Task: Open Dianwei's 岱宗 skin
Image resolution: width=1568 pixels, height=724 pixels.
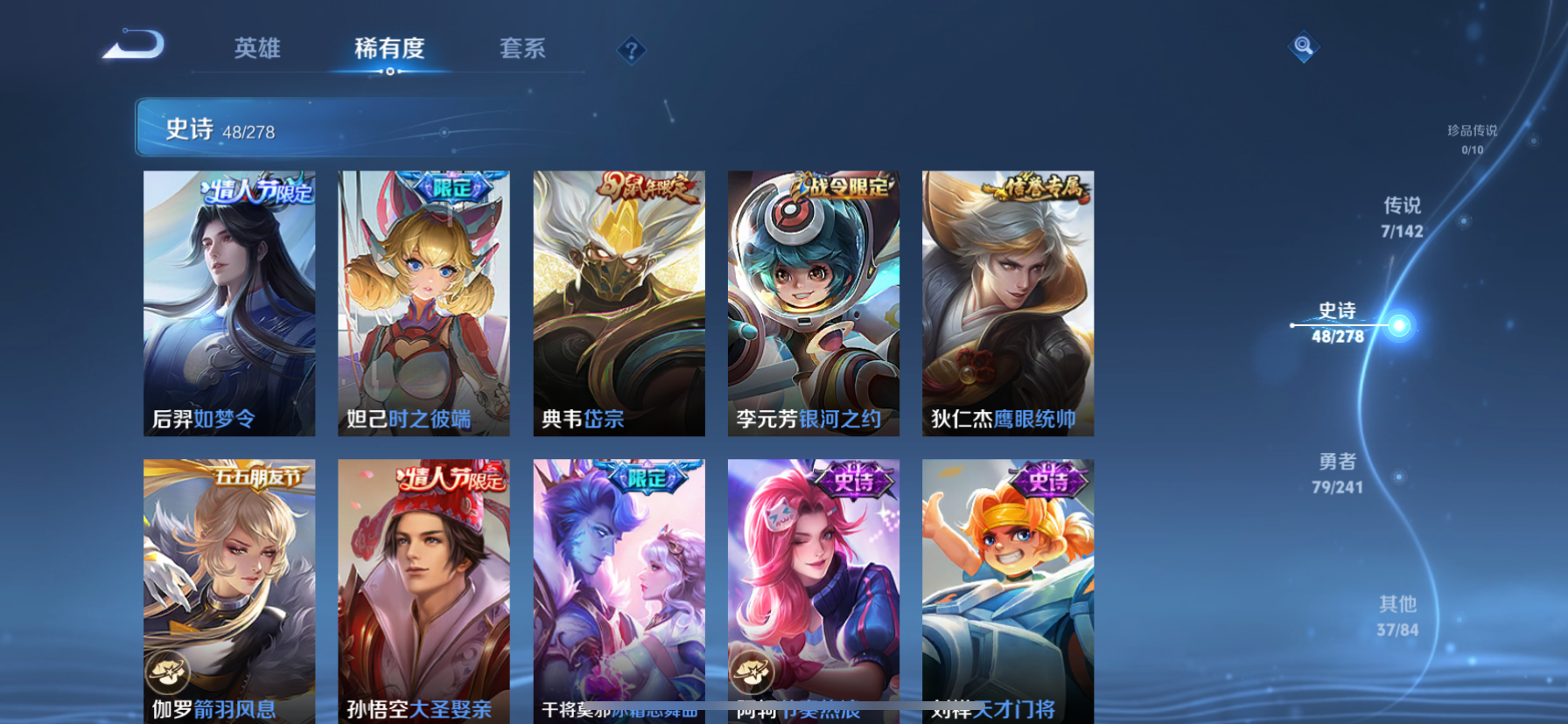Action: (x=619, y=303)
